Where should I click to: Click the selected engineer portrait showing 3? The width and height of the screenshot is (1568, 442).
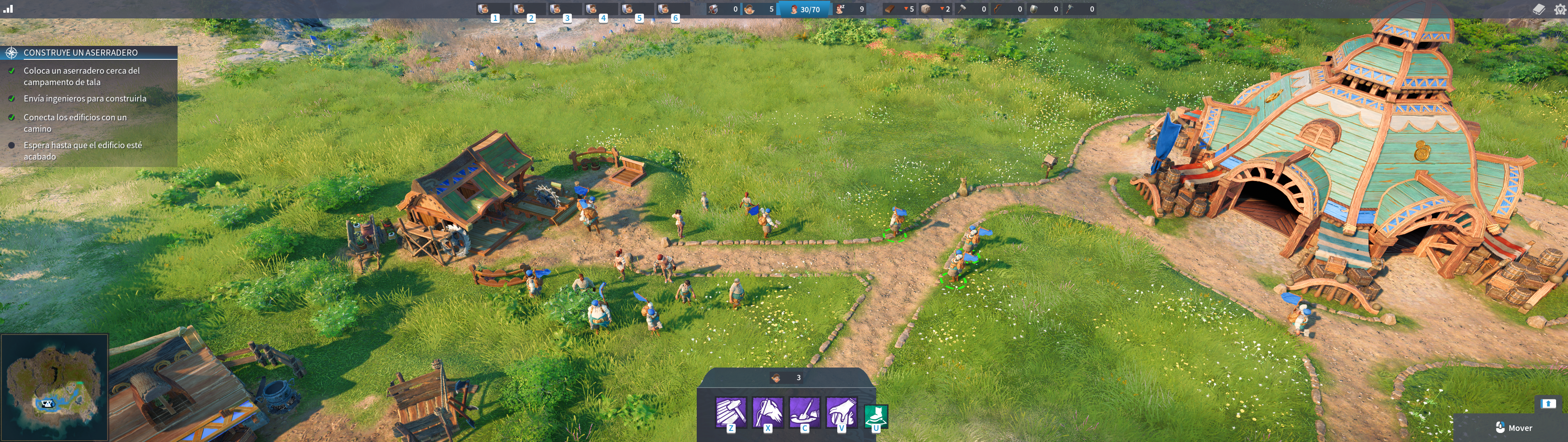pyautogui.click(x=776, y=378)
